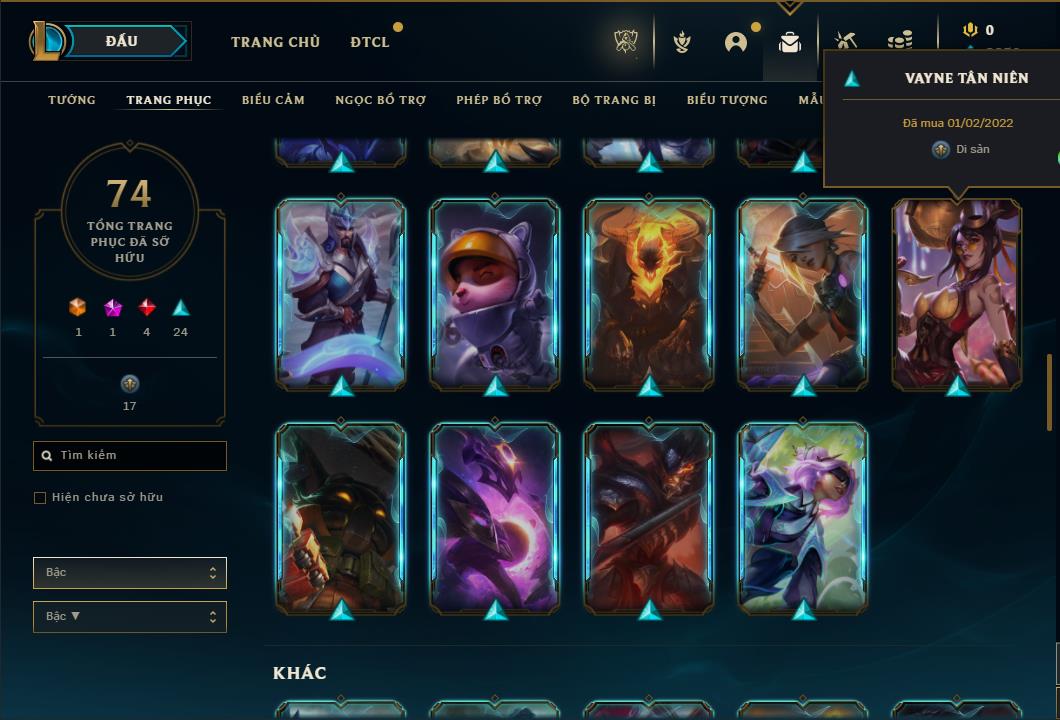
Task: Select the astronaut Teemo skin card
Action: [x=495, y=293]
